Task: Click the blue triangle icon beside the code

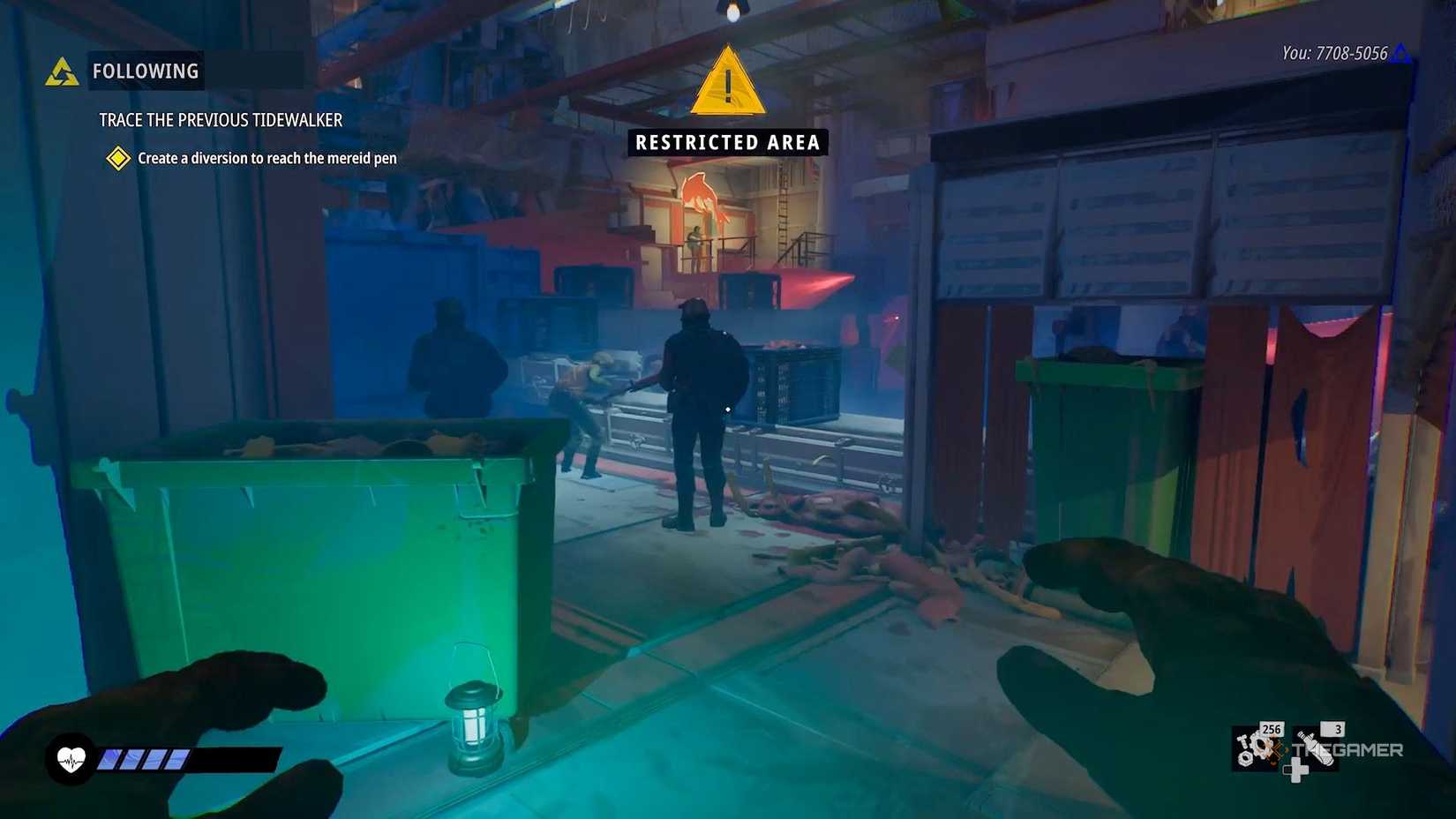Action: [1403, 53]
